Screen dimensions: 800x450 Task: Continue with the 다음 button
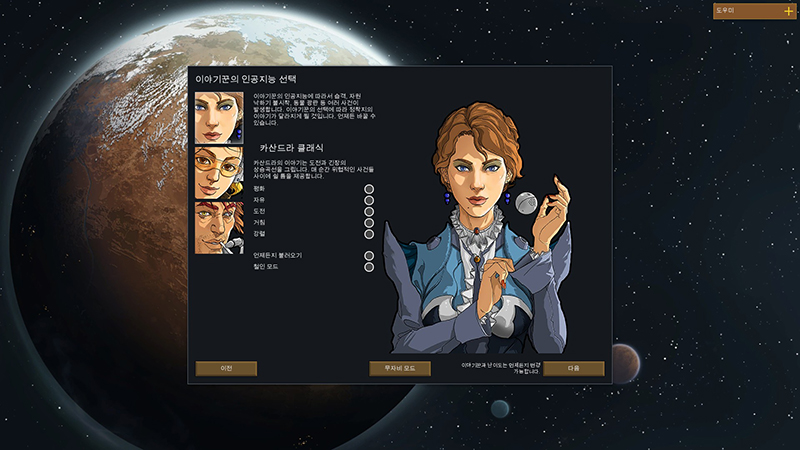(574, 368)
